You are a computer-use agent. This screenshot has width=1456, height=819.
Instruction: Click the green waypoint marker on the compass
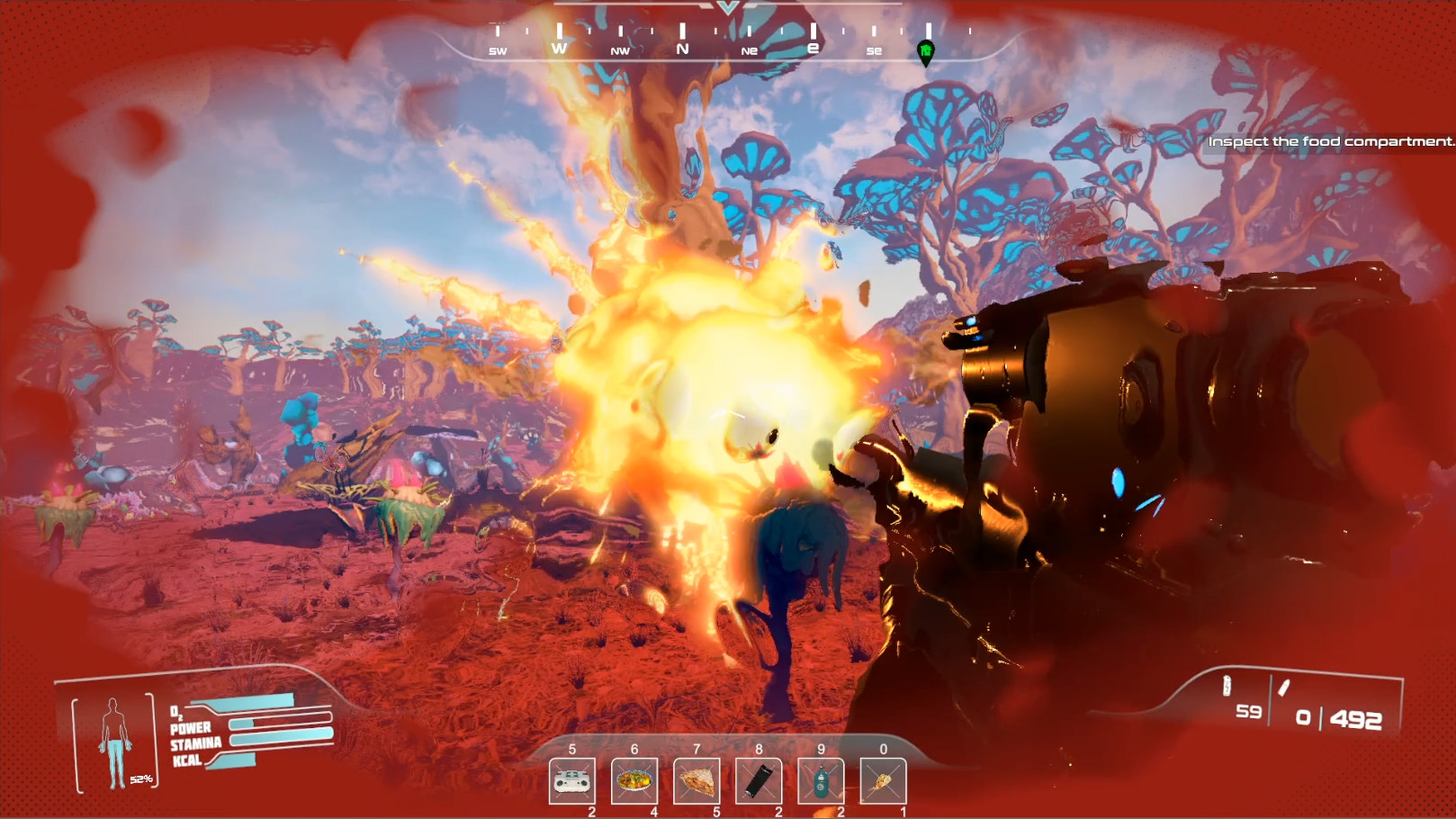(925, 52)
